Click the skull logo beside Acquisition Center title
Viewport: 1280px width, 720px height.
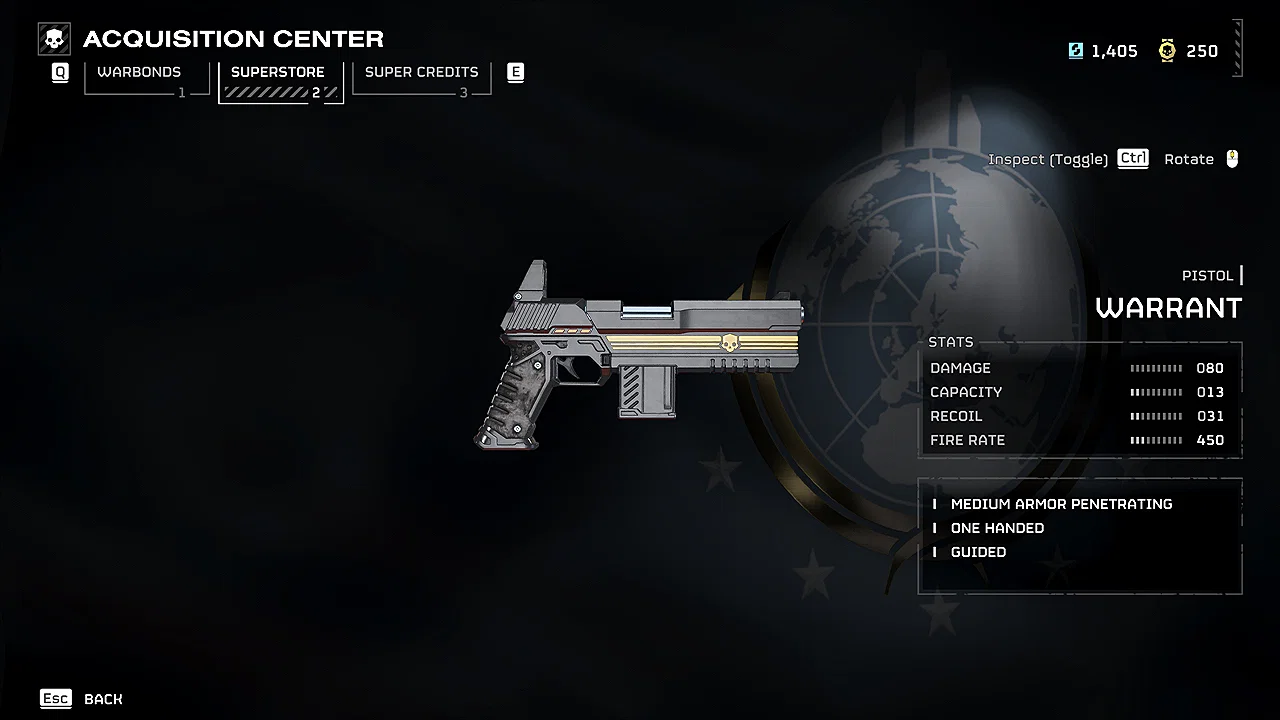(x=54, y=38)
